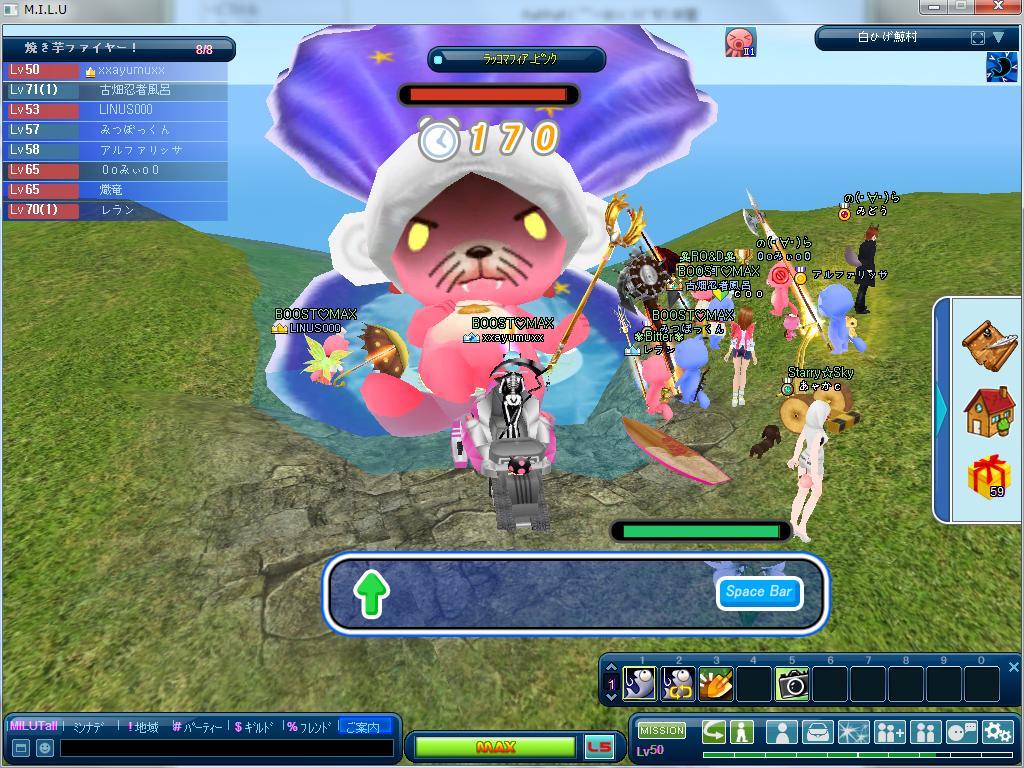Viewport: 1024px width, 768px height.
Task: Select the fishing skill in hotbar slot 1
Action: pos(640,684)
